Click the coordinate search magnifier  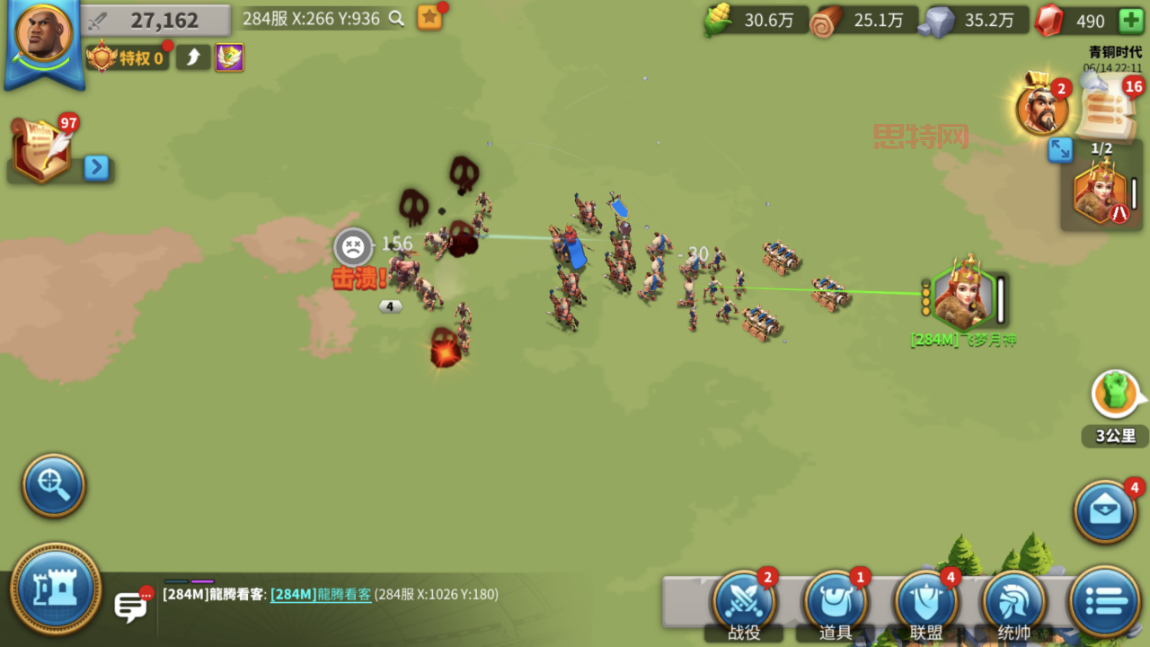[x=397, y=18]
